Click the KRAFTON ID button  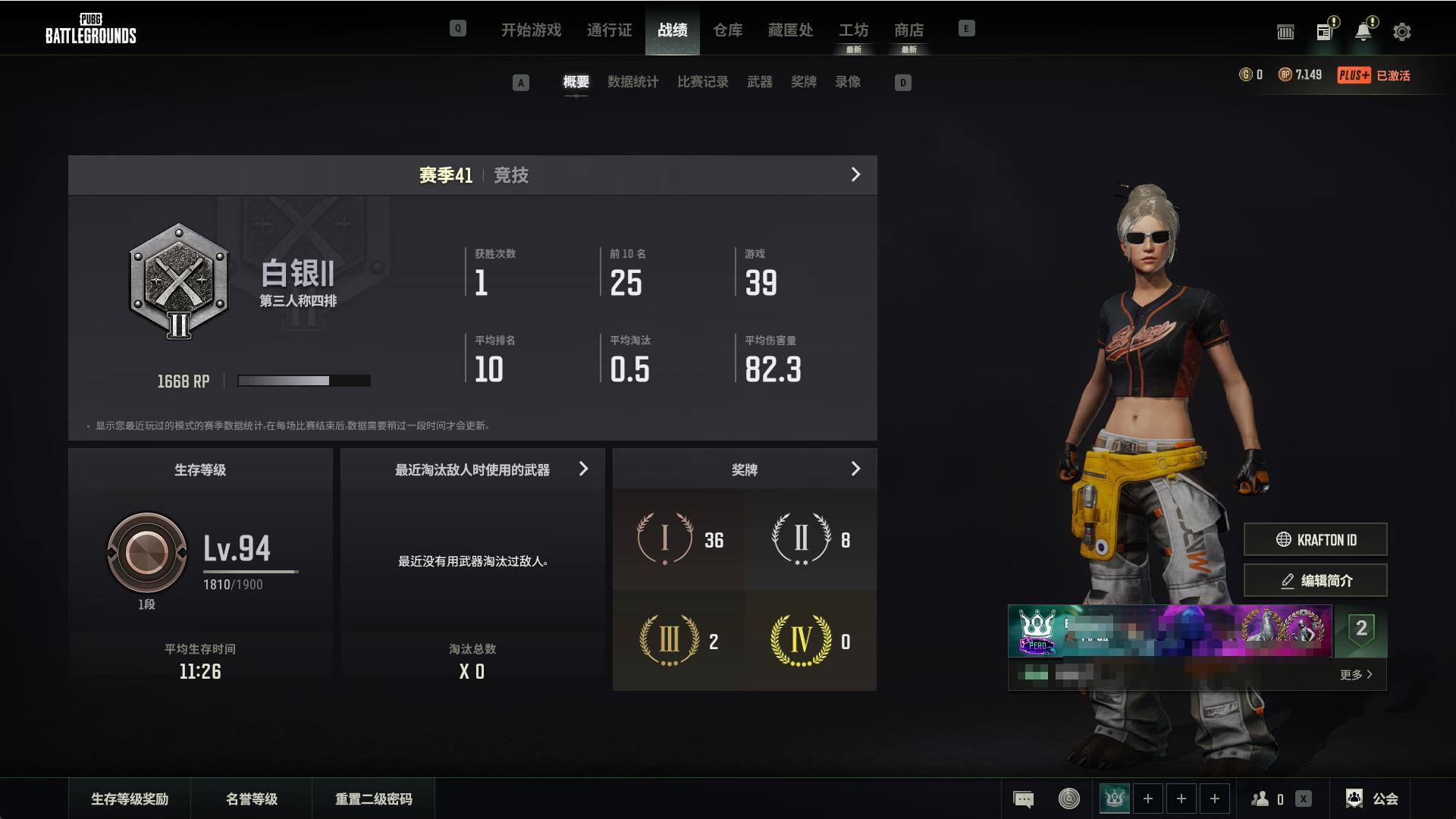point(1315,540)
